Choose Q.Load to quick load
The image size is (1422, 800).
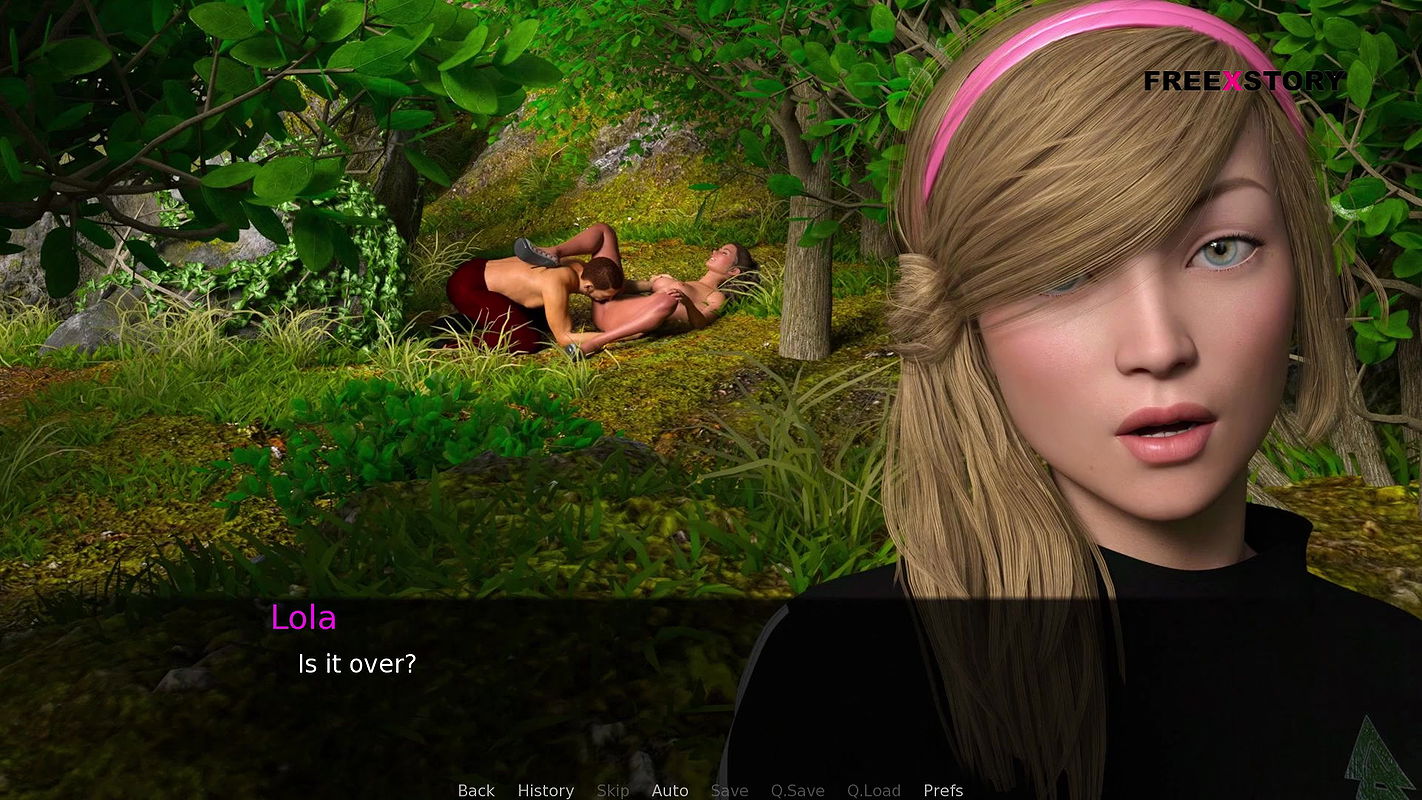873,790
